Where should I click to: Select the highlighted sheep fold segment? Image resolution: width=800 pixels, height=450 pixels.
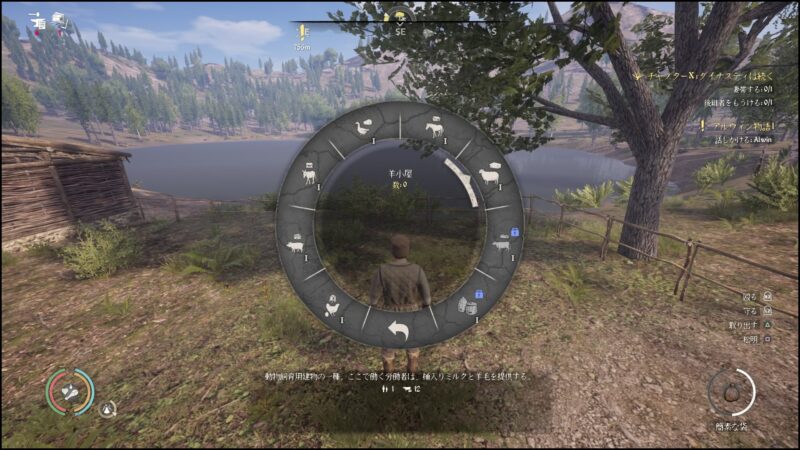click(489, 175)
